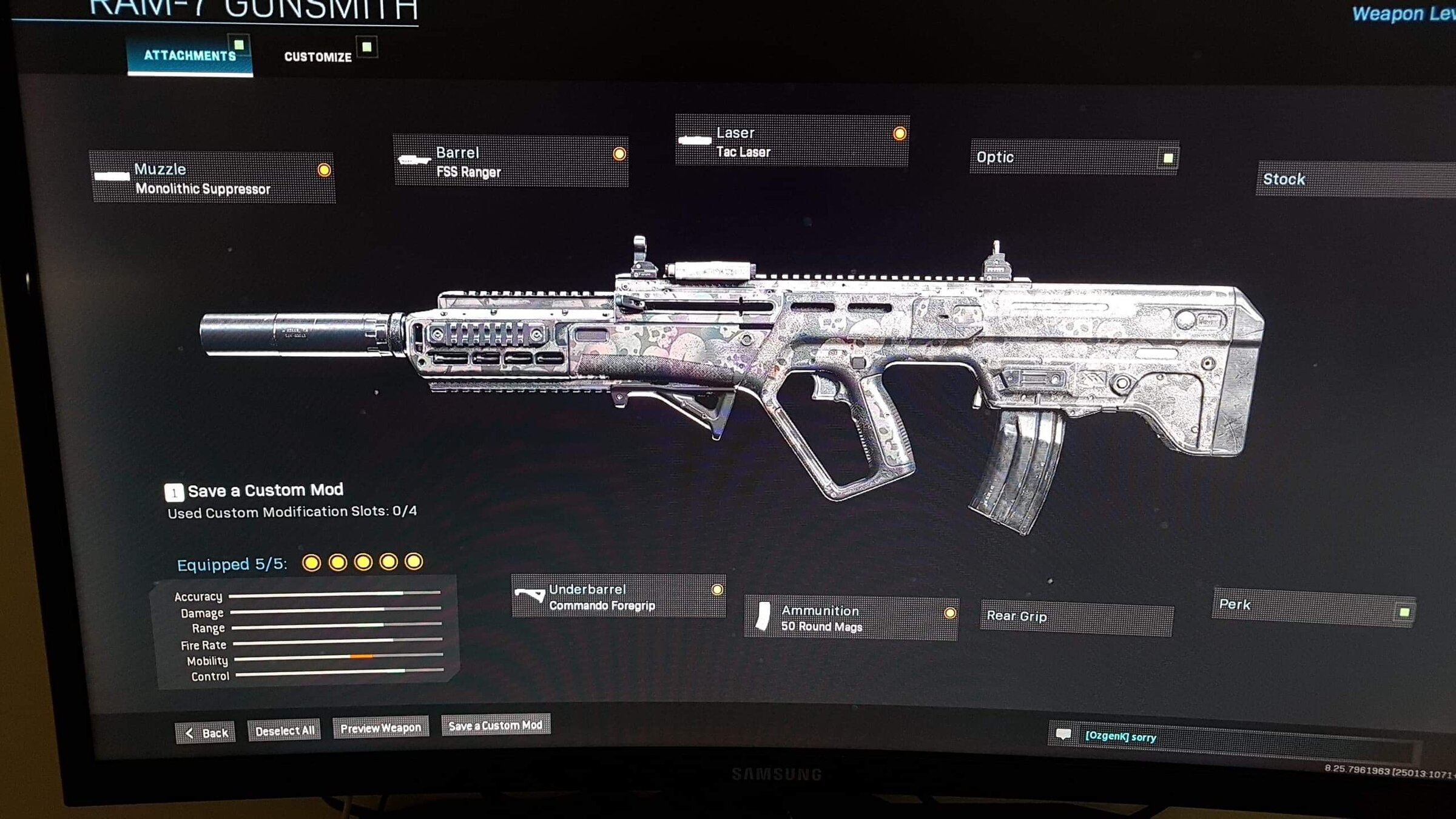This screenshot has height=819, width=1456.
Task: Choose the Laser Tac Laser slot
Action: (x=792, y=141)
